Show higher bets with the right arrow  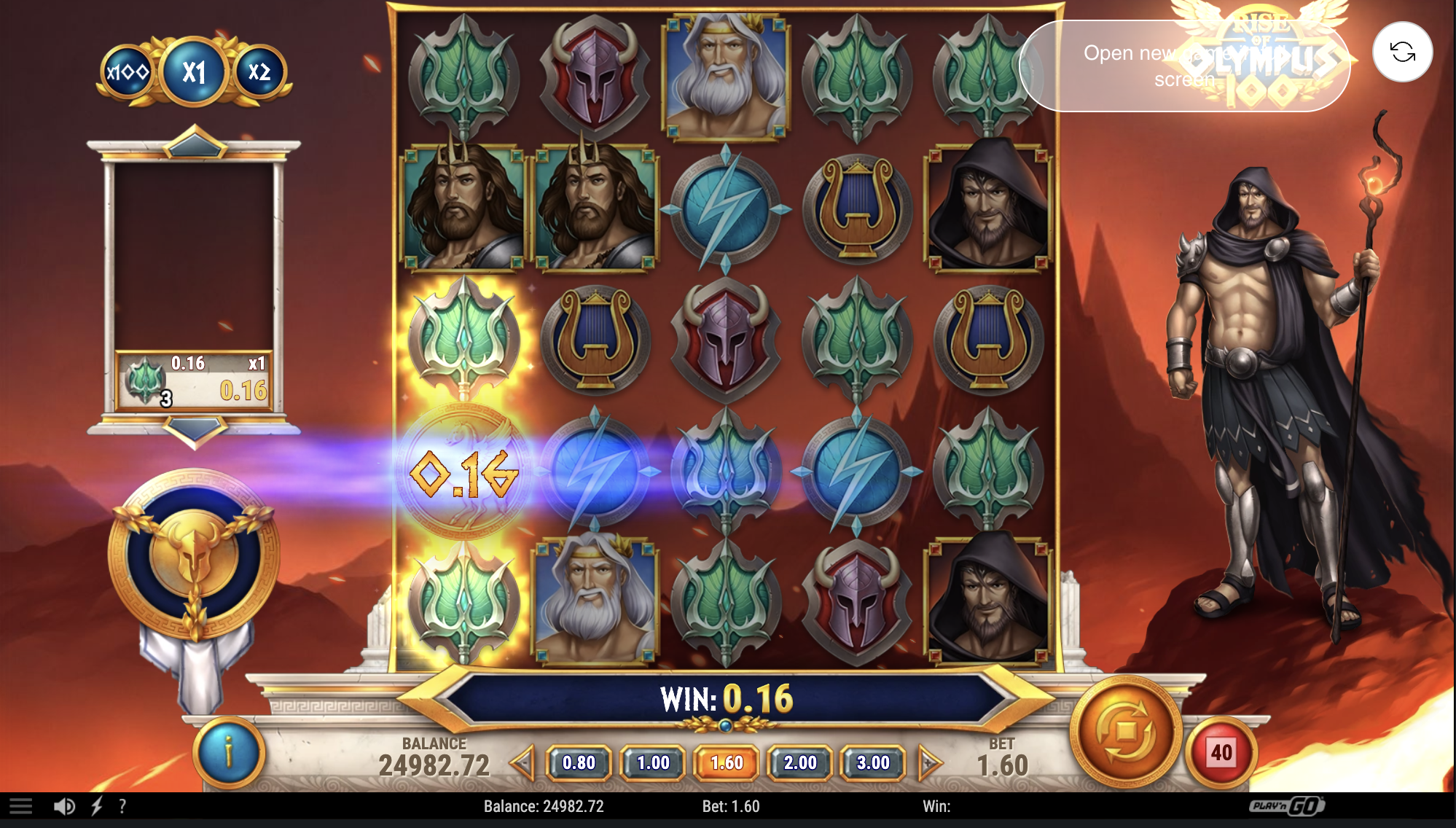pos(929,763)
